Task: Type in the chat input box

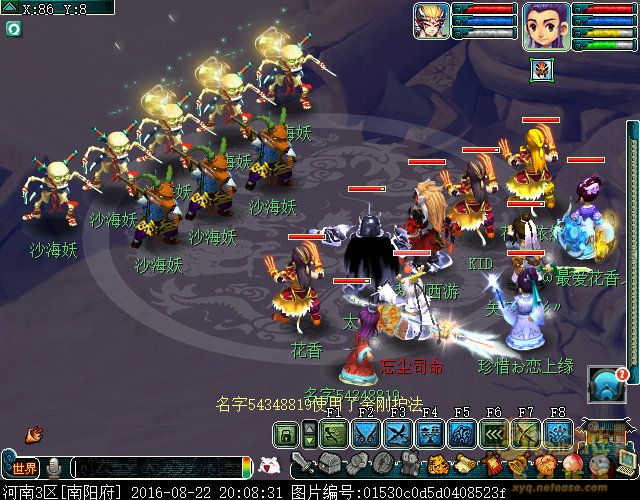Action: coord(158,468)
